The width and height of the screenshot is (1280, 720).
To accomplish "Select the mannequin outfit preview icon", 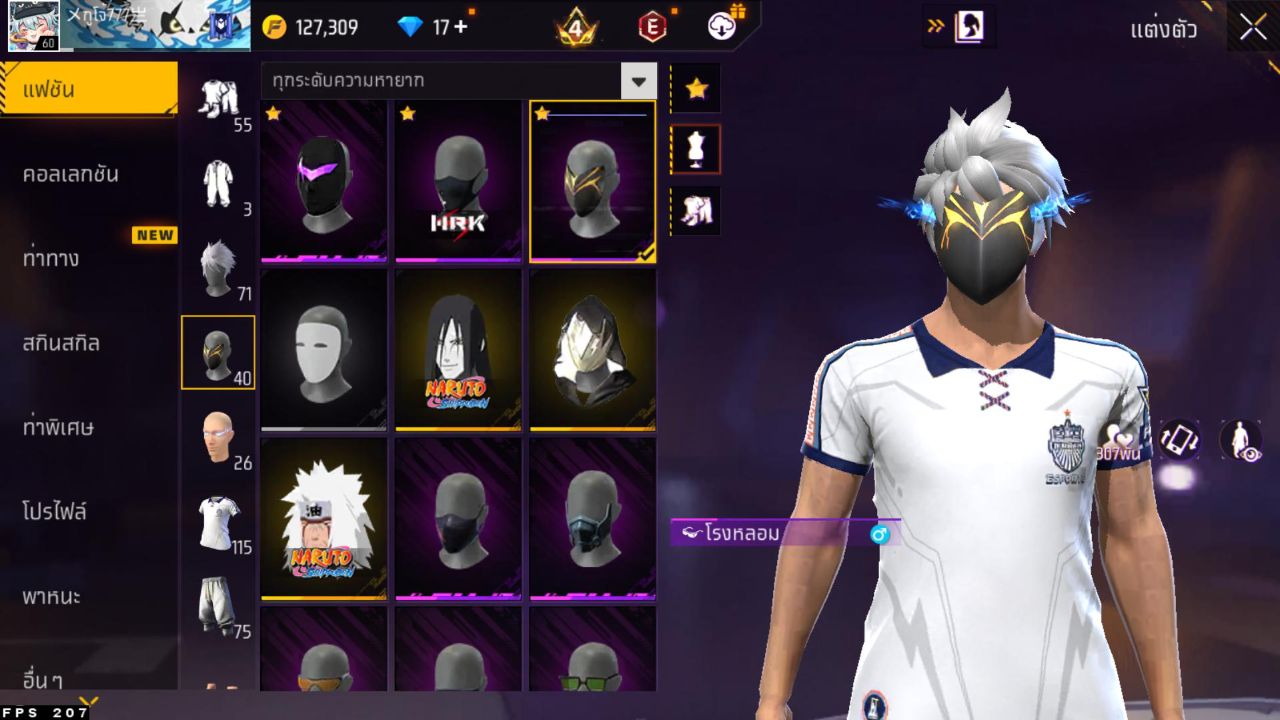I will (695, 148).
